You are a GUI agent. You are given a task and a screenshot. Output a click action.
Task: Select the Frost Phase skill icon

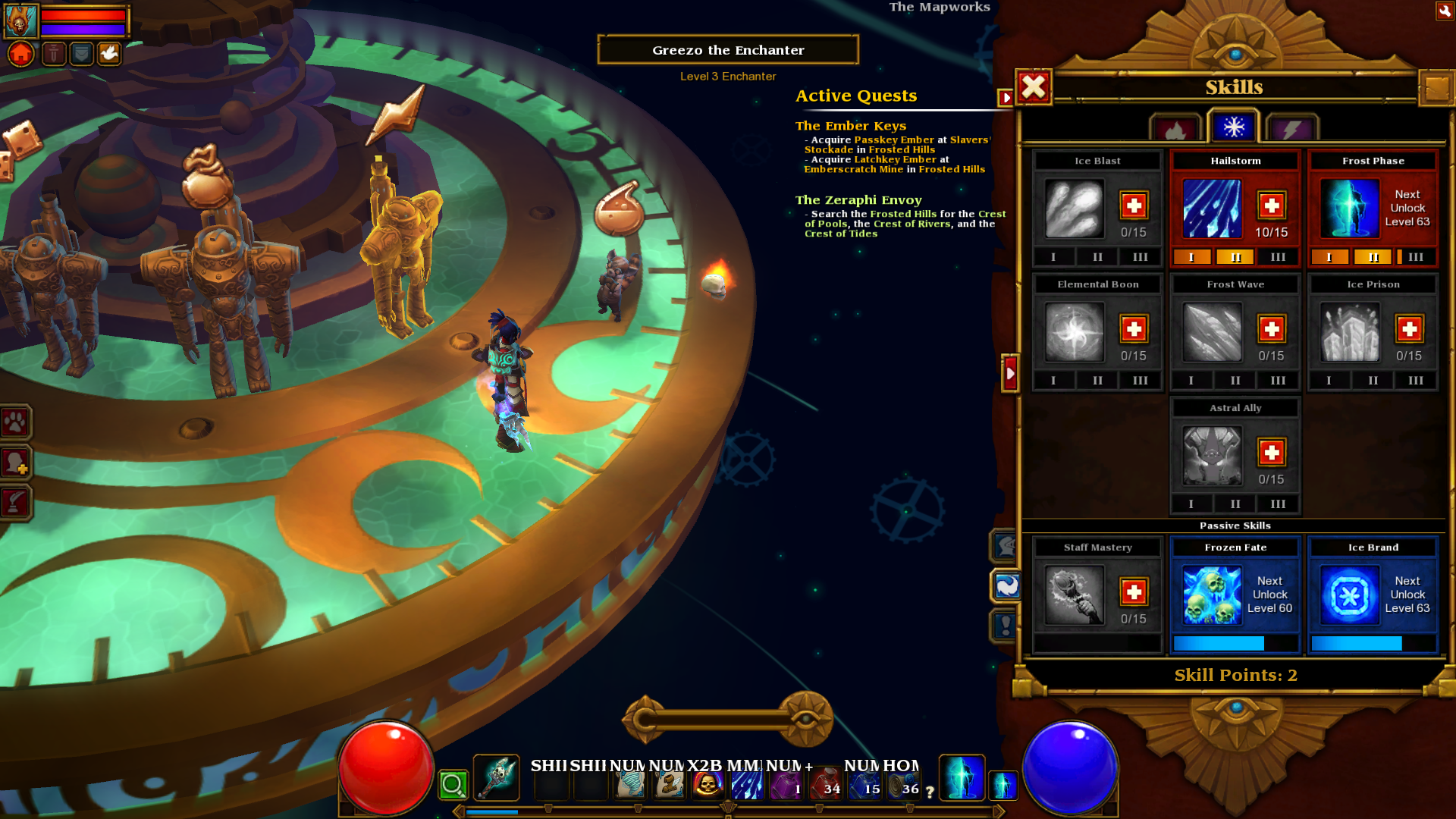coord(1349,209)
